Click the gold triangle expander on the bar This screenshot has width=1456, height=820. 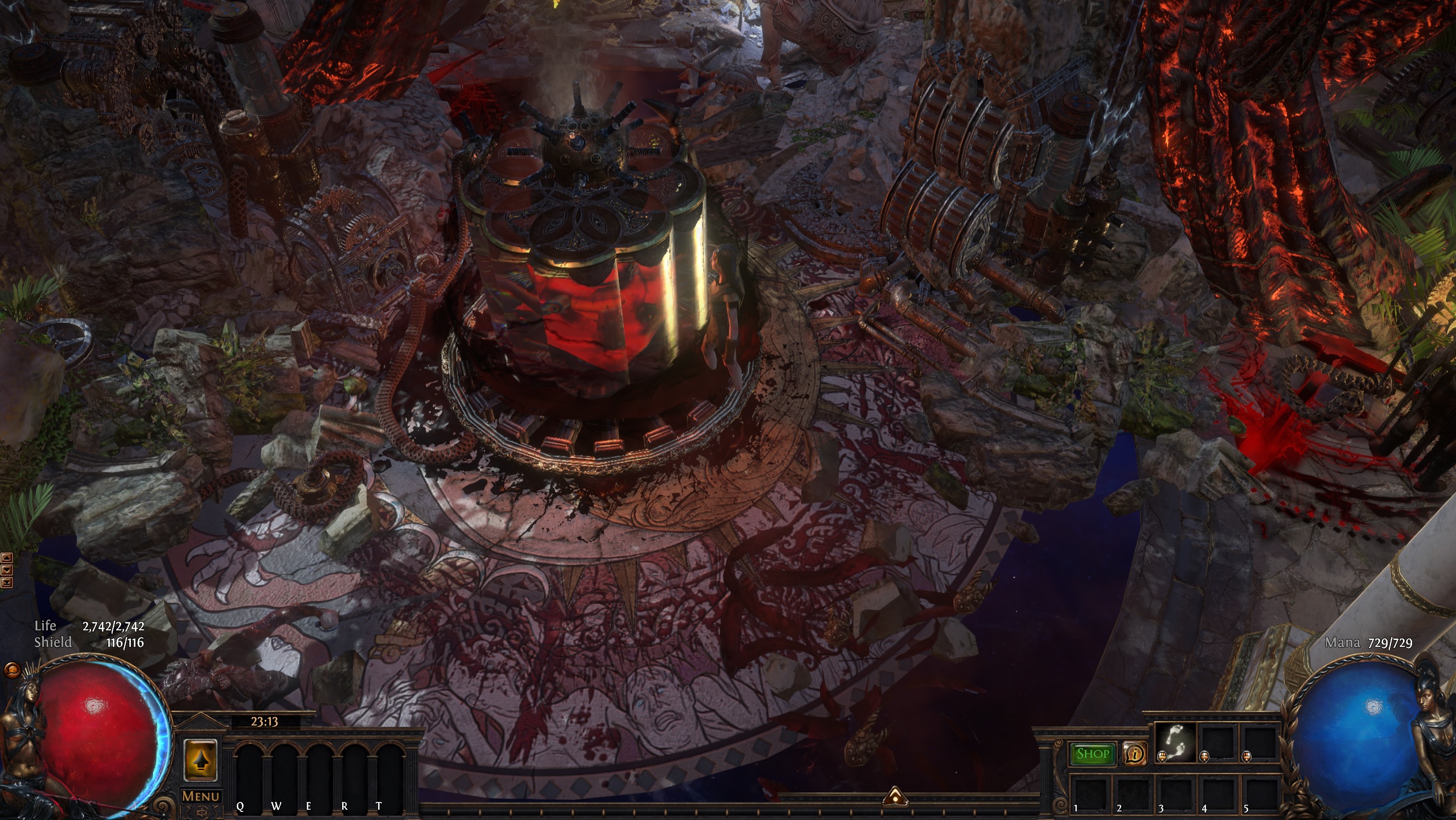pos(894,796)
